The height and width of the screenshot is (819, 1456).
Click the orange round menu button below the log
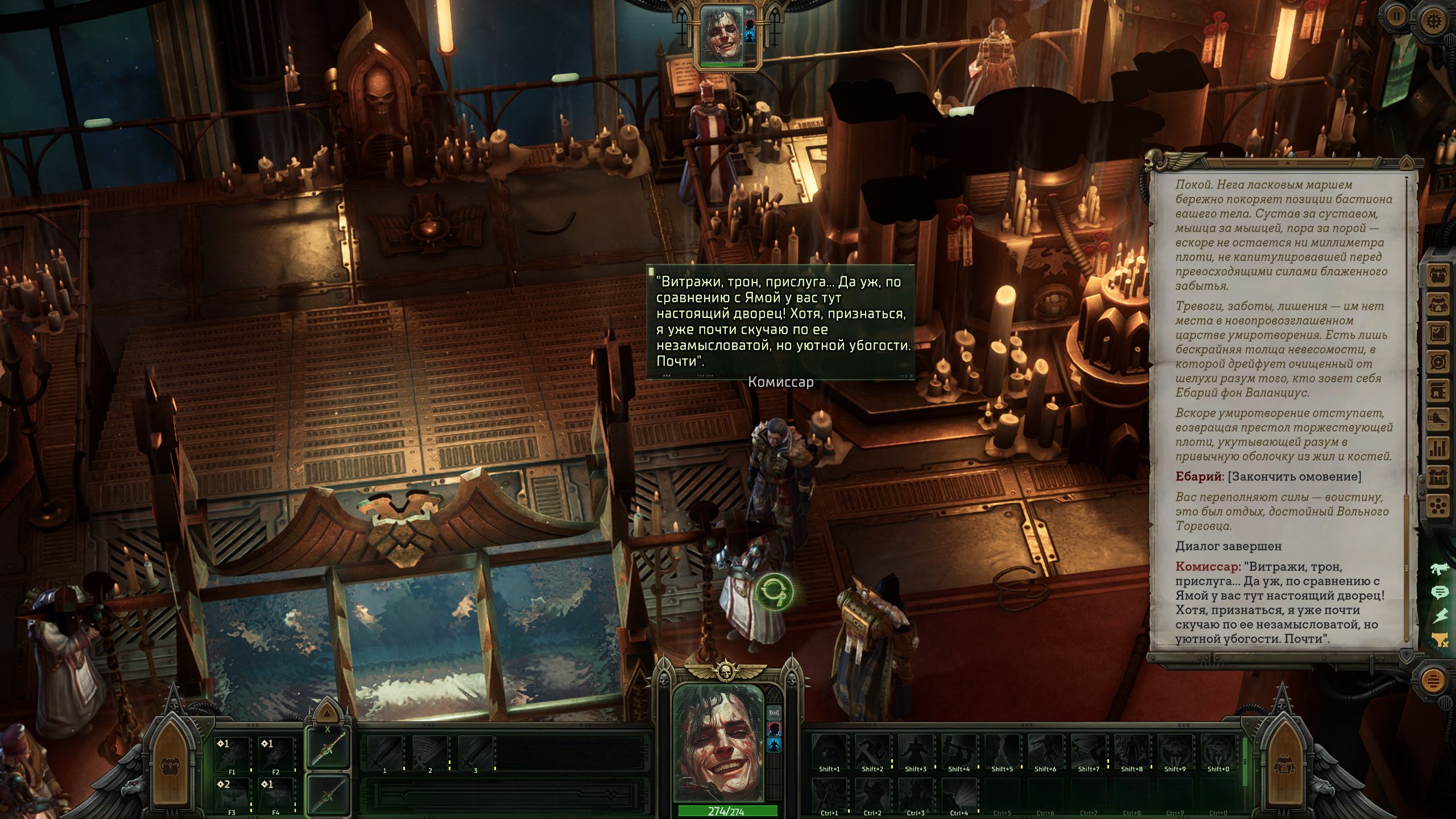click(x=1434, y=680)
